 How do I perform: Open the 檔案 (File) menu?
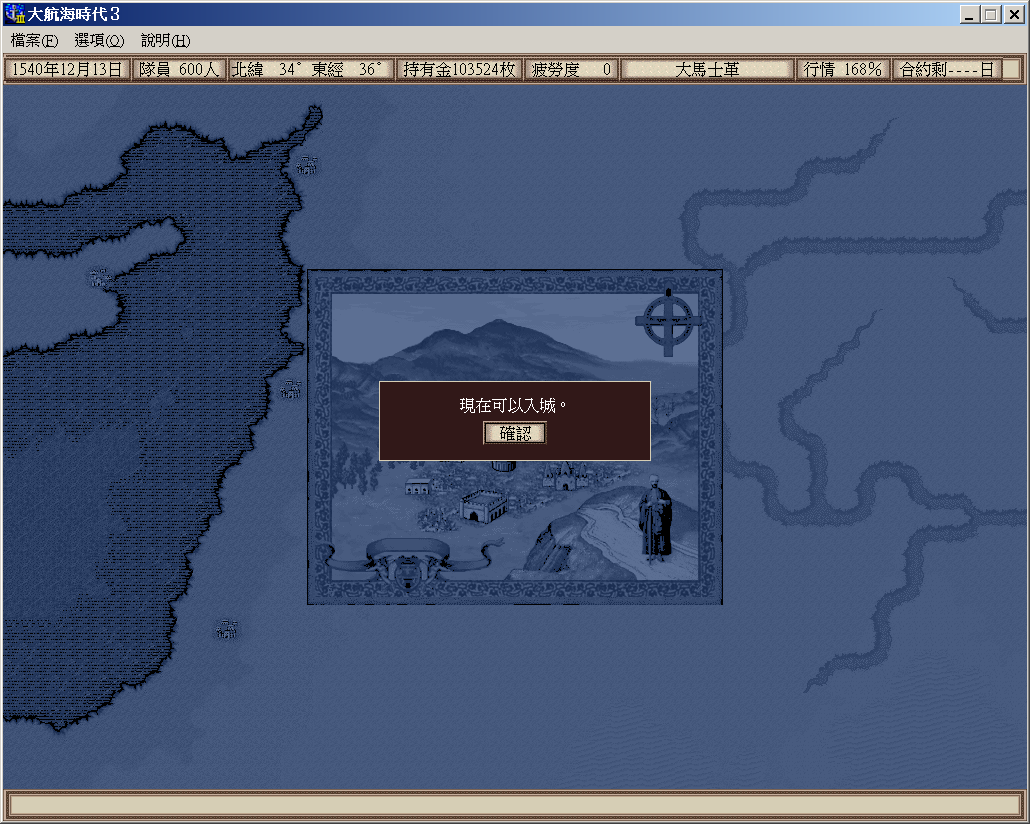tap(35, 41)
